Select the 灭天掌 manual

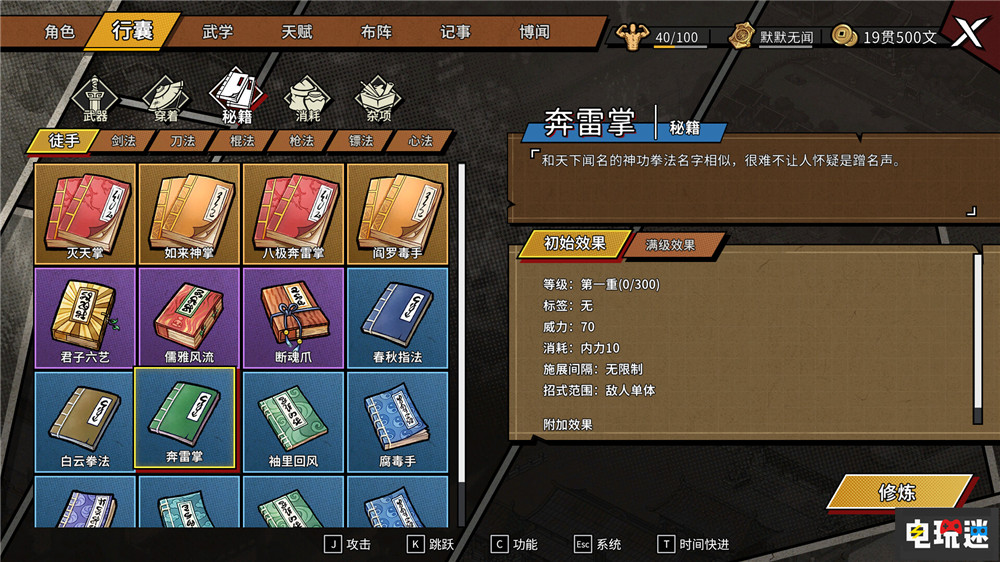pyautogui.click(x=85, y=213)
